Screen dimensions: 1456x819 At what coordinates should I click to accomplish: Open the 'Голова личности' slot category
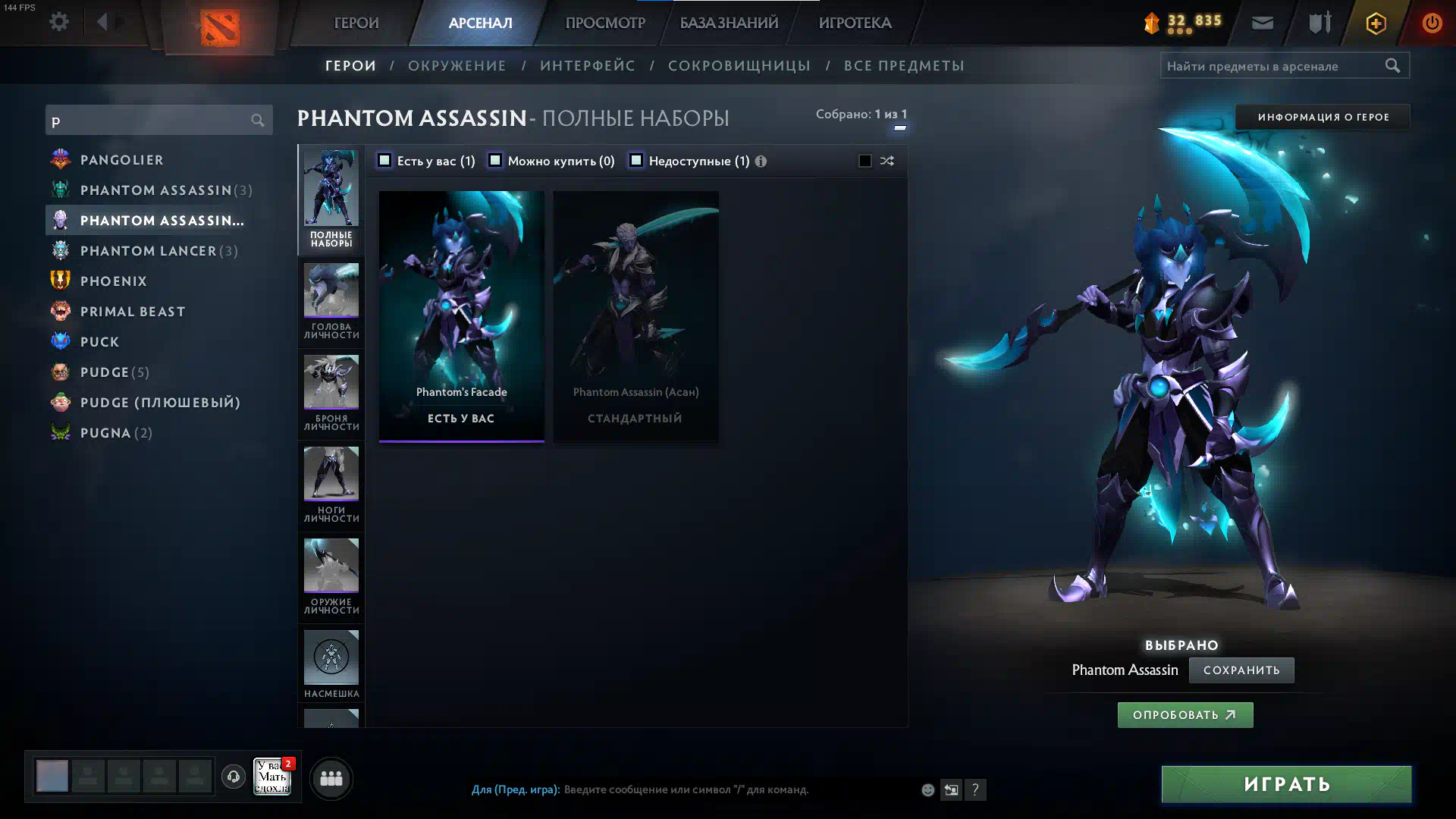pos(331,301)
